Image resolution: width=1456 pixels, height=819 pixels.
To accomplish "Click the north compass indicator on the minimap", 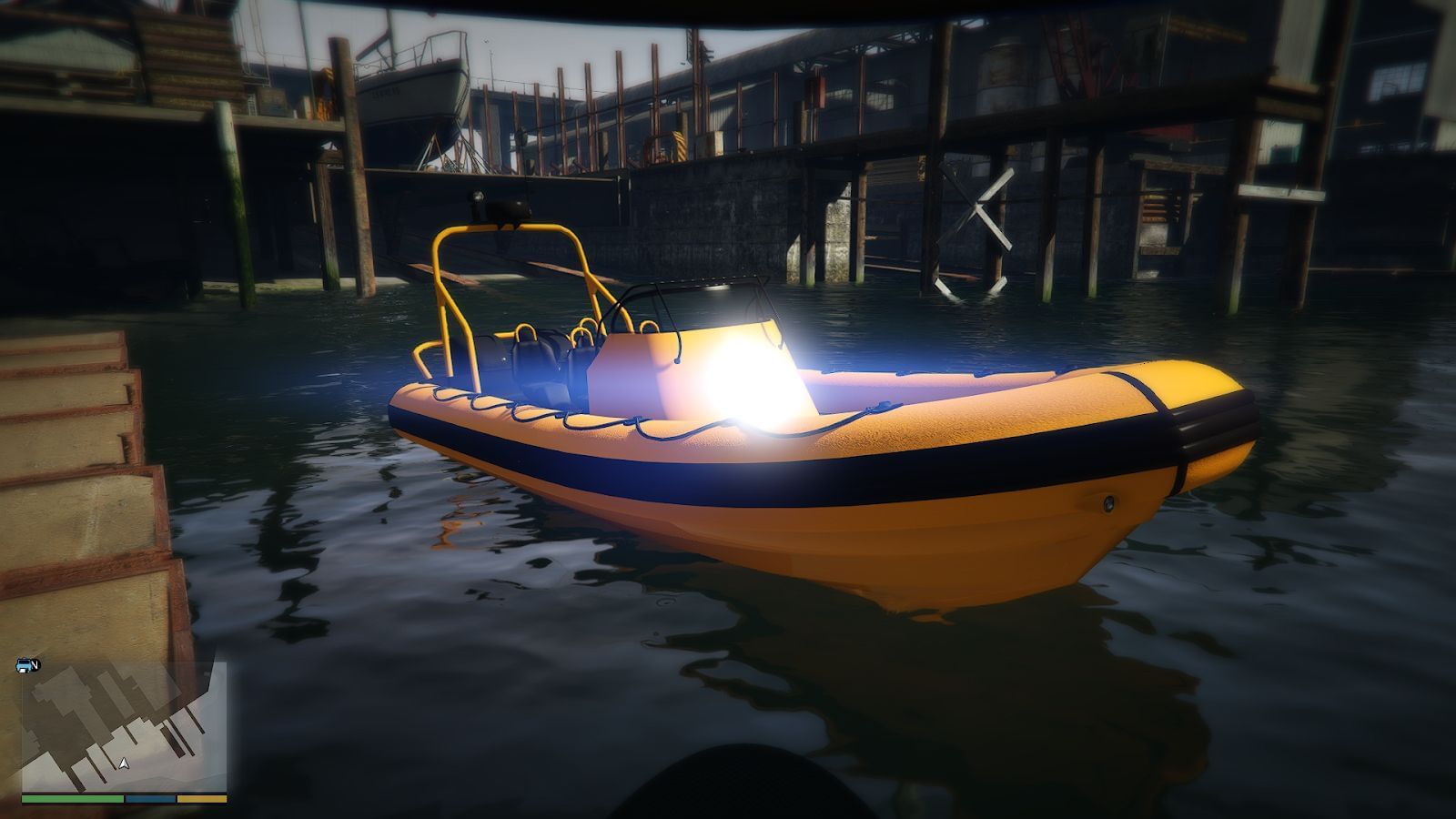I will click(35, 664).
